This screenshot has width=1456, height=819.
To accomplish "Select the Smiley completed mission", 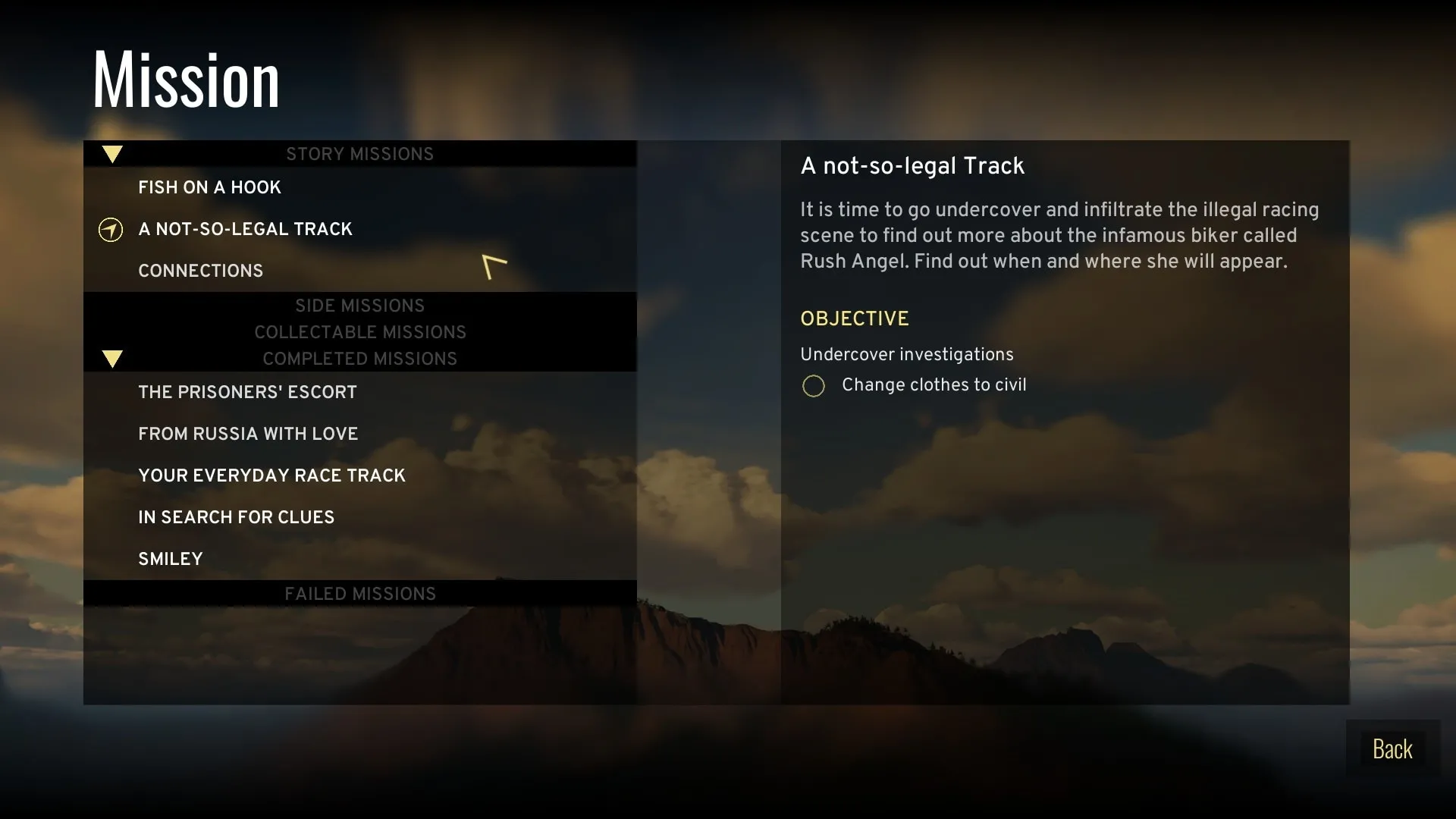I will [x=171, y=559].
